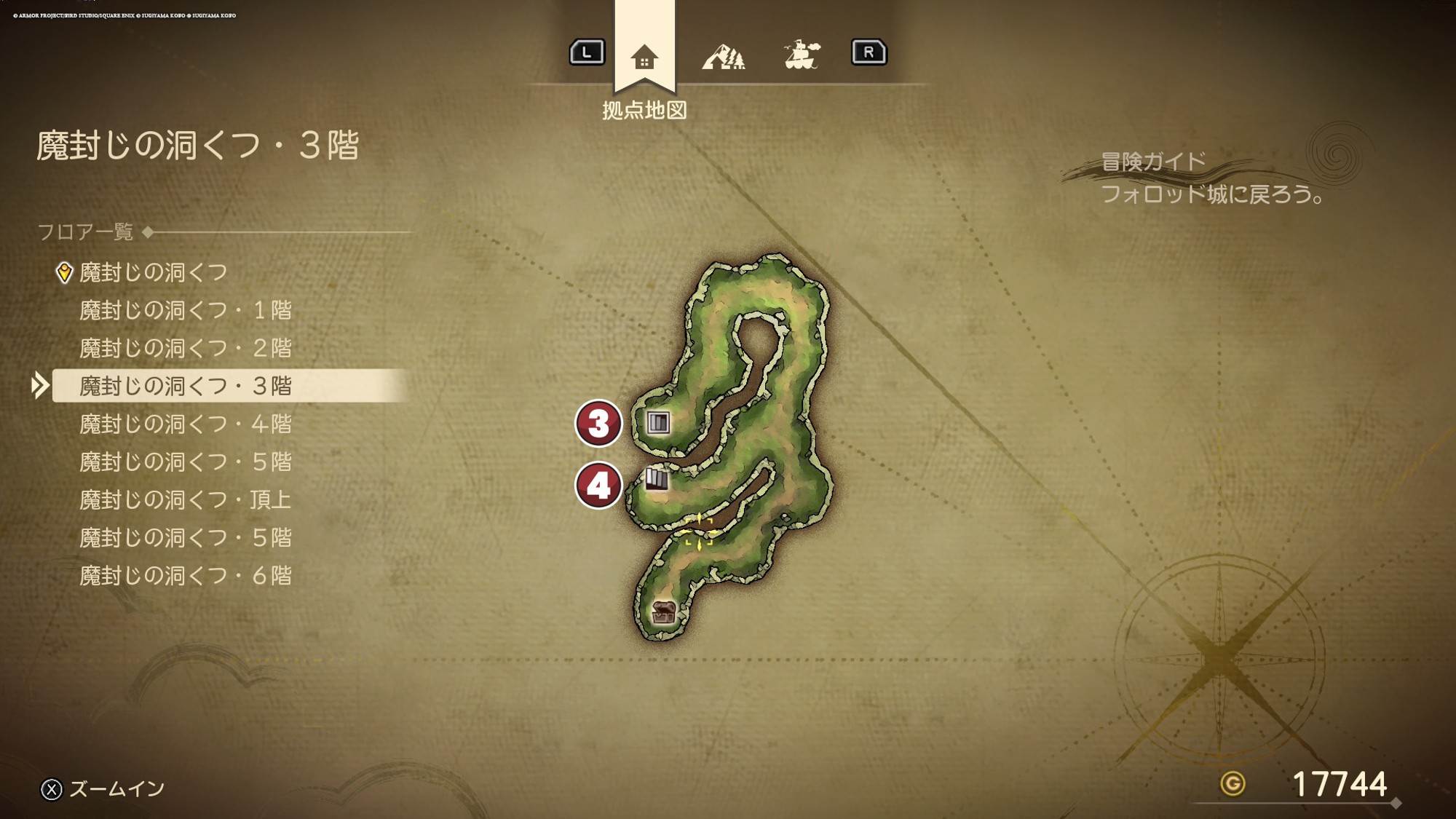The height and width of the screenshot is (819, 1456).
Task: Switch to the mountain world map tab
Action: [723, 56]
